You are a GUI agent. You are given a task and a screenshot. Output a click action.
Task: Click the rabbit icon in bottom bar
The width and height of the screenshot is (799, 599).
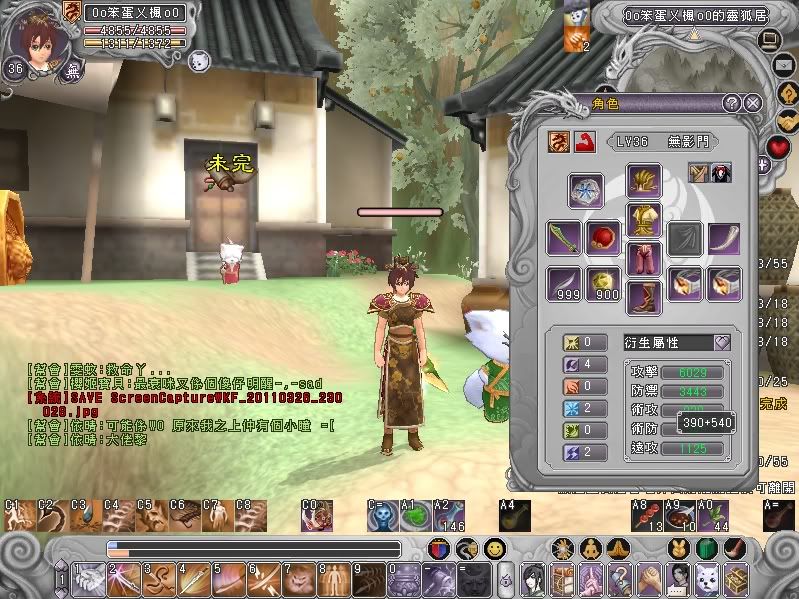[679, 549]
